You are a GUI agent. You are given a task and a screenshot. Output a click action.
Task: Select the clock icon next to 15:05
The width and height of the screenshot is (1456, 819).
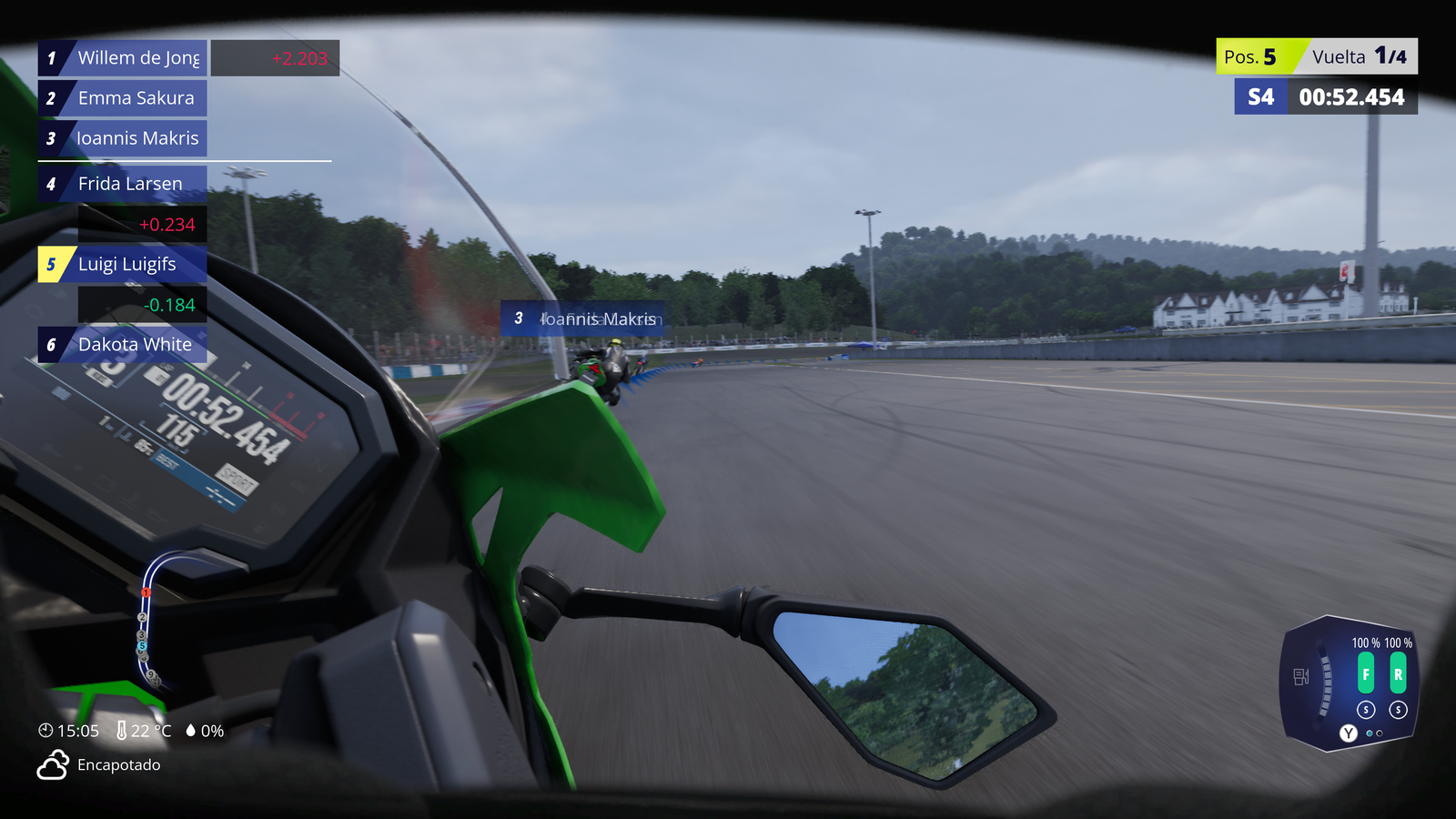tap(46, 731)
